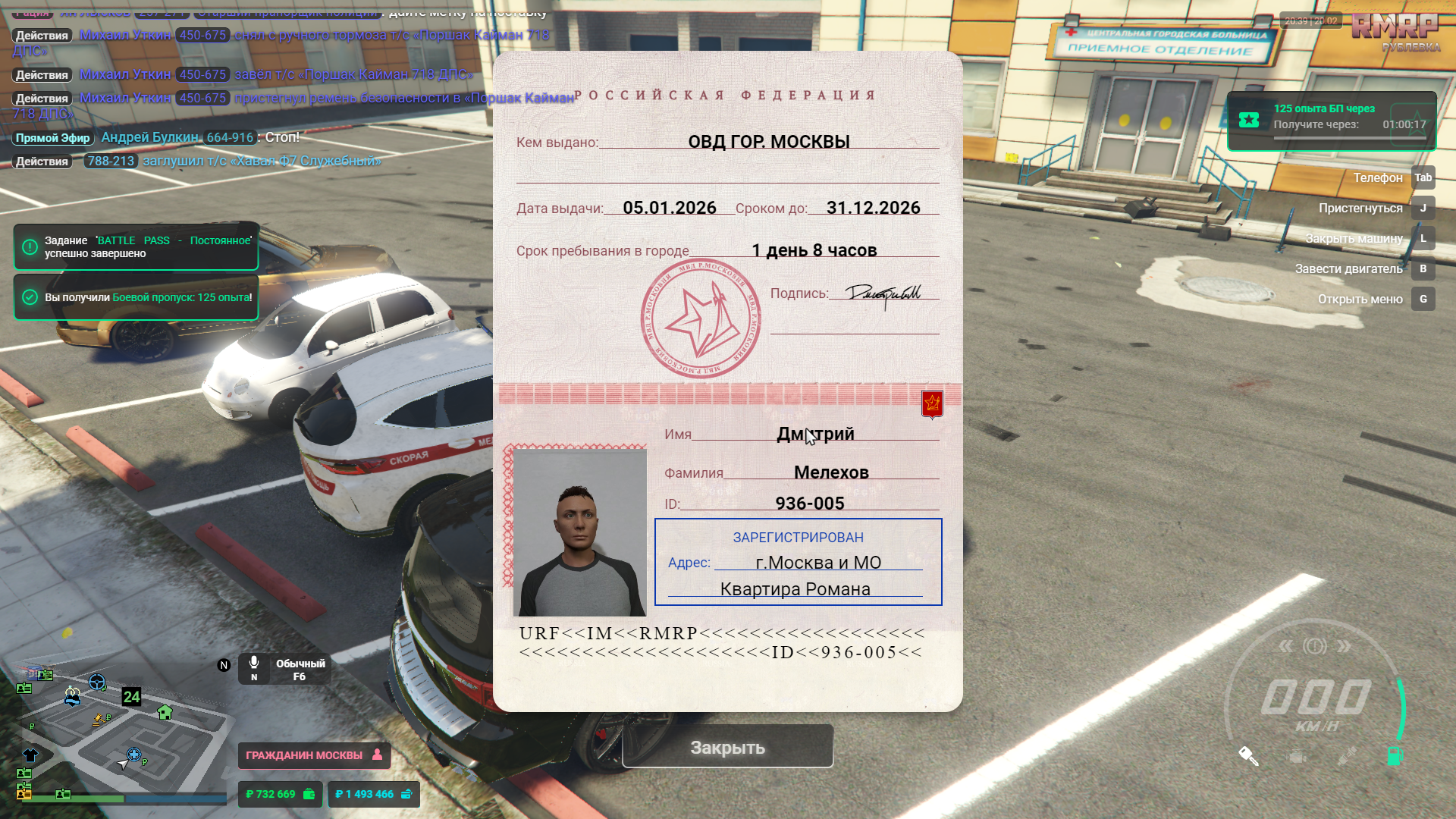Image resolution: width=1456 pixels, height=819 pixels.
Task: Select the battle pass experience reward panel
Action: [1331, 121]
